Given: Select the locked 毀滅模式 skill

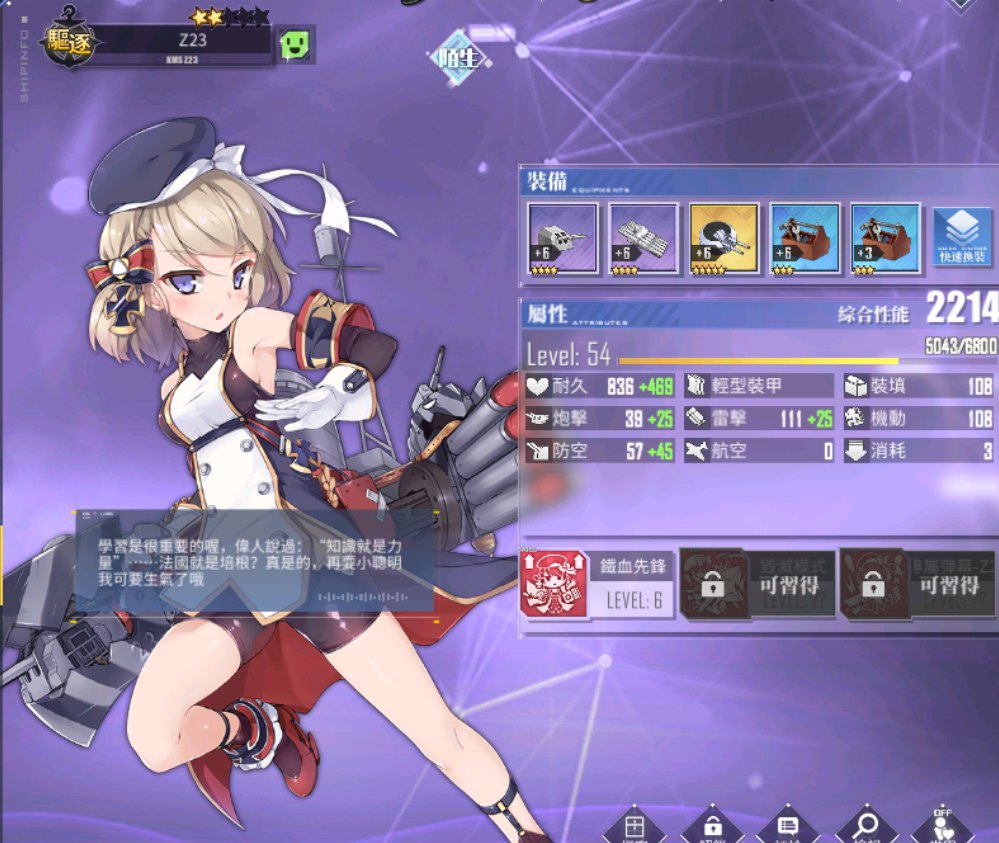Looking at the screenshot, I should pos(757,584).
